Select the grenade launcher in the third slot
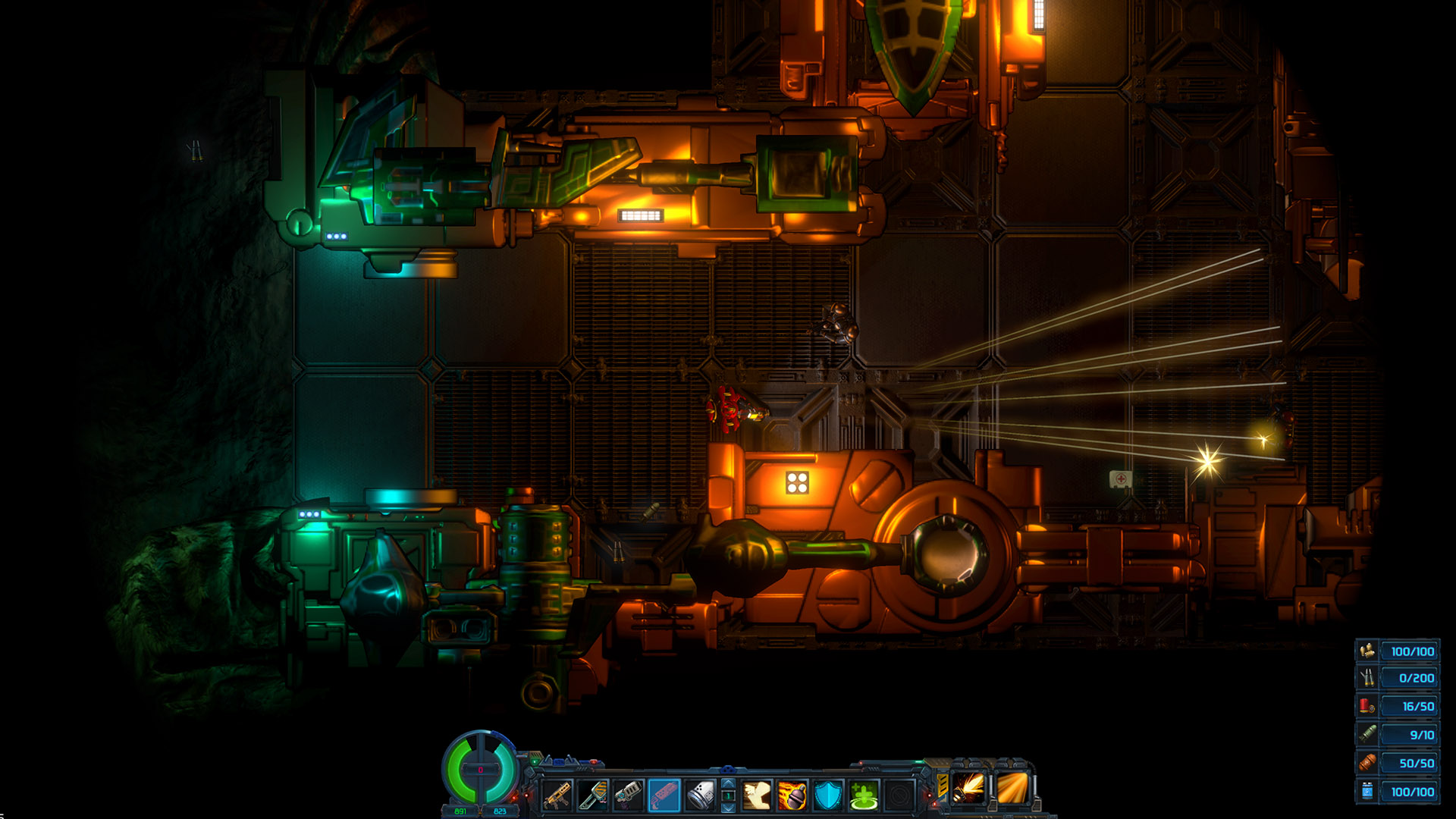1456x819 pixels. tap(628, 795)
